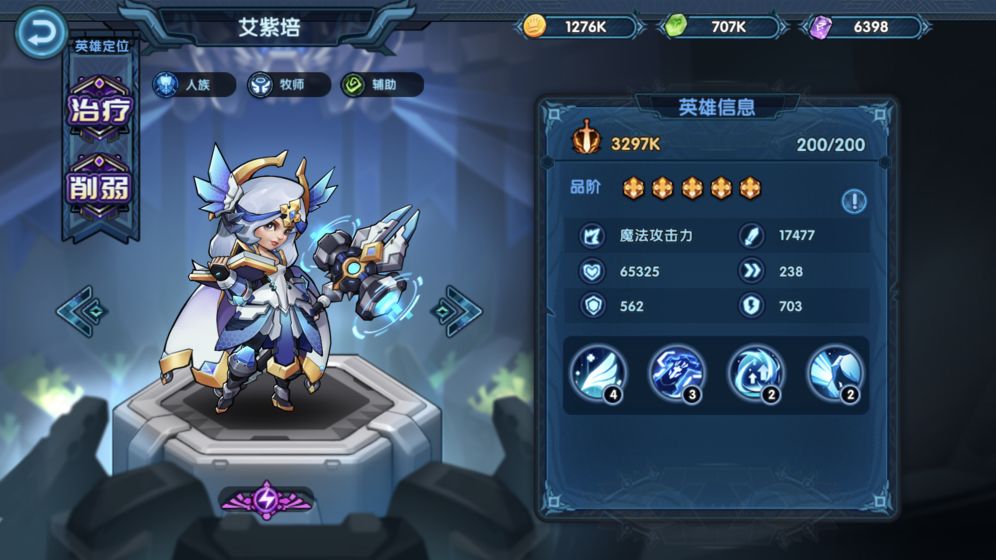Select the 削弱 hero role tag
This screenshot has height=560, width=996.
[99, 187]
